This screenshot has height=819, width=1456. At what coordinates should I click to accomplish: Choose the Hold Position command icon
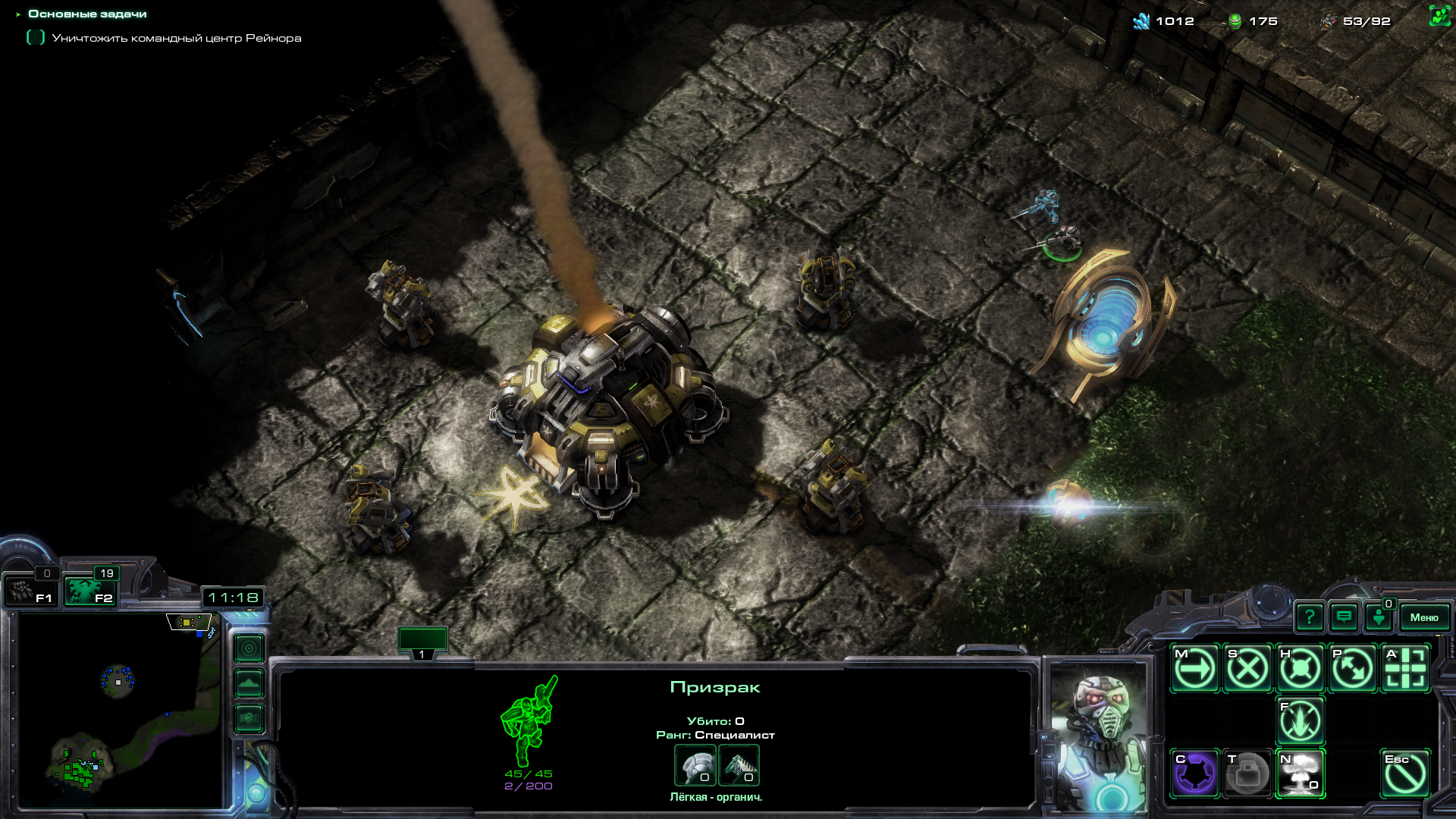click(1300, 669)
